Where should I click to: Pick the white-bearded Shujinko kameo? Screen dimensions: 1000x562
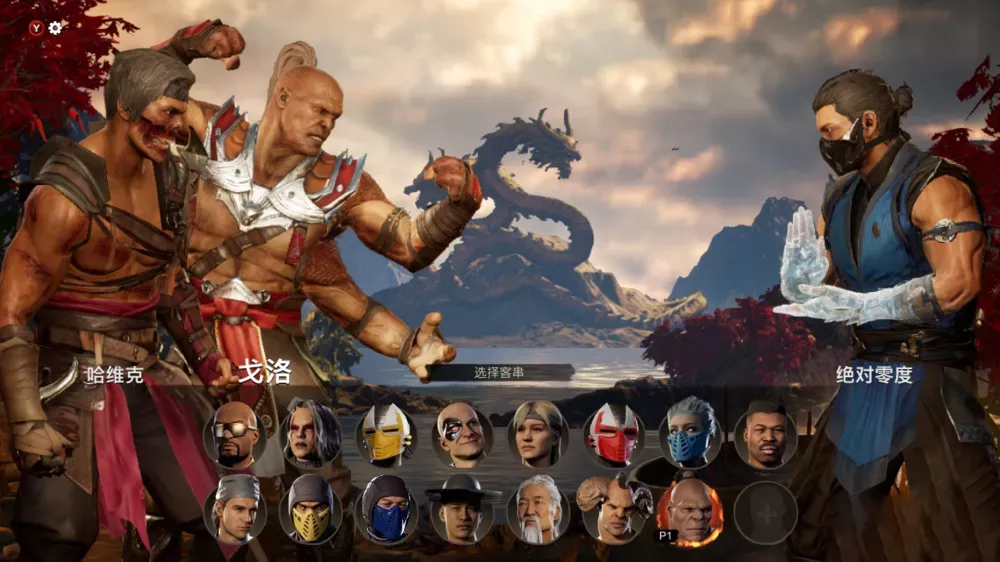(x=538, y=510)
